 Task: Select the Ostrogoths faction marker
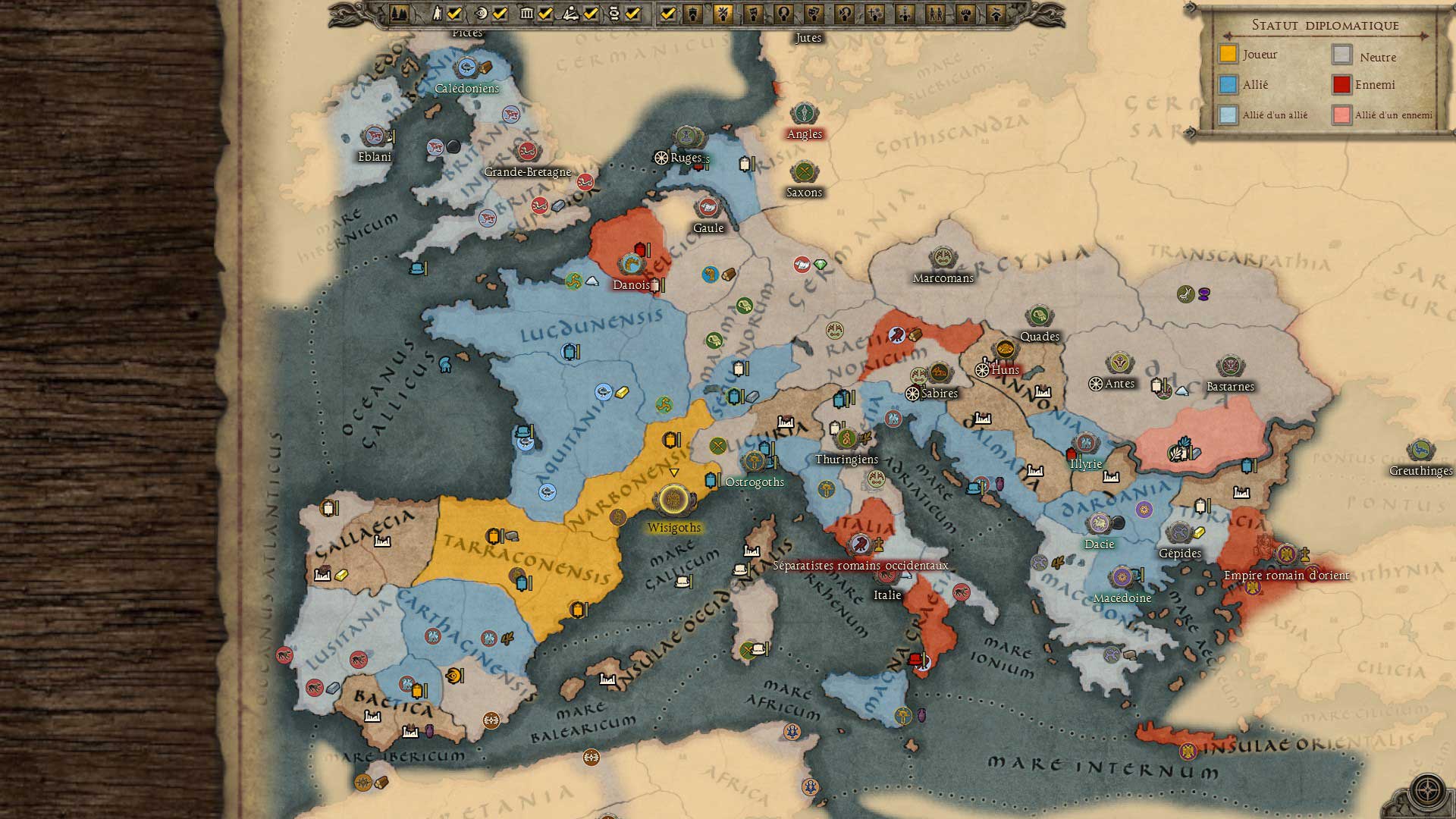(x=754, y=461)
